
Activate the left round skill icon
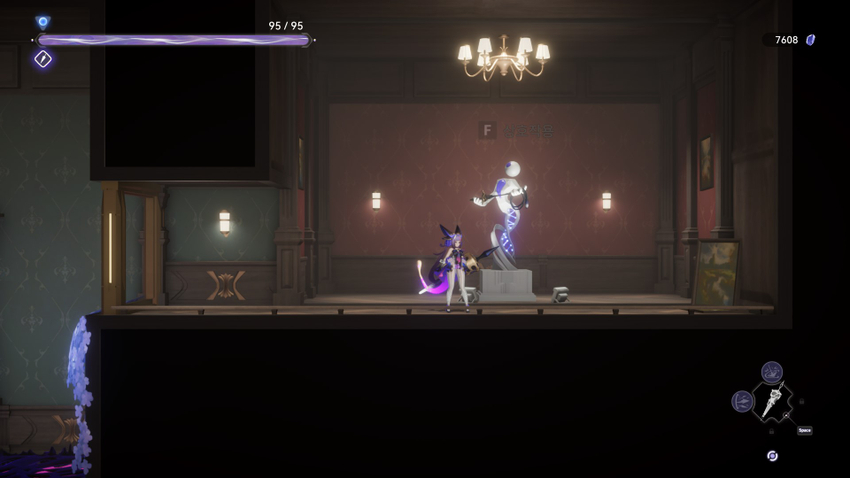742,401
